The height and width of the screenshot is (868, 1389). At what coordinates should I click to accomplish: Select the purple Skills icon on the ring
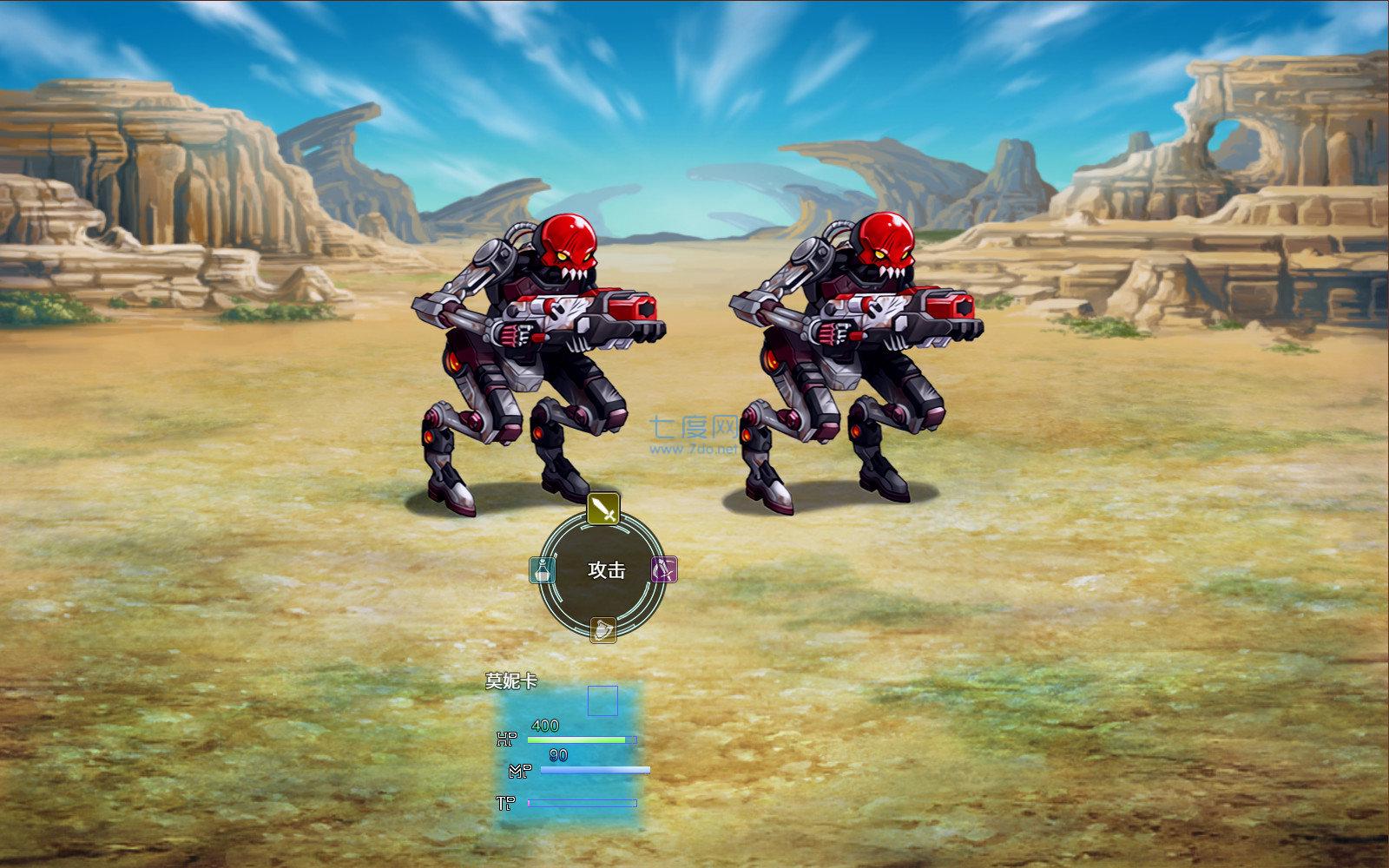click(x=665, y=569)
